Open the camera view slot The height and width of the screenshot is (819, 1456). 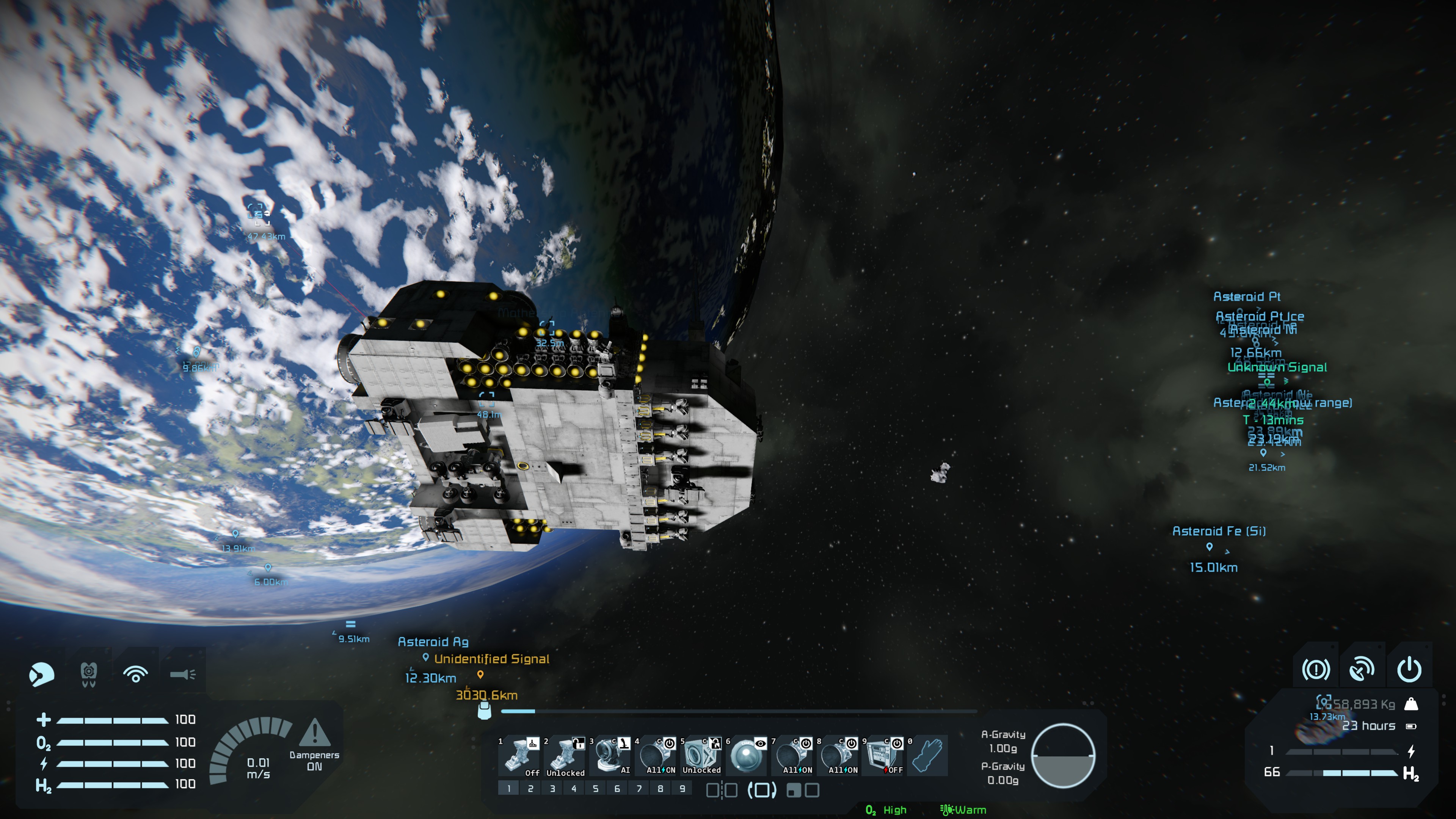click(747, 756)
